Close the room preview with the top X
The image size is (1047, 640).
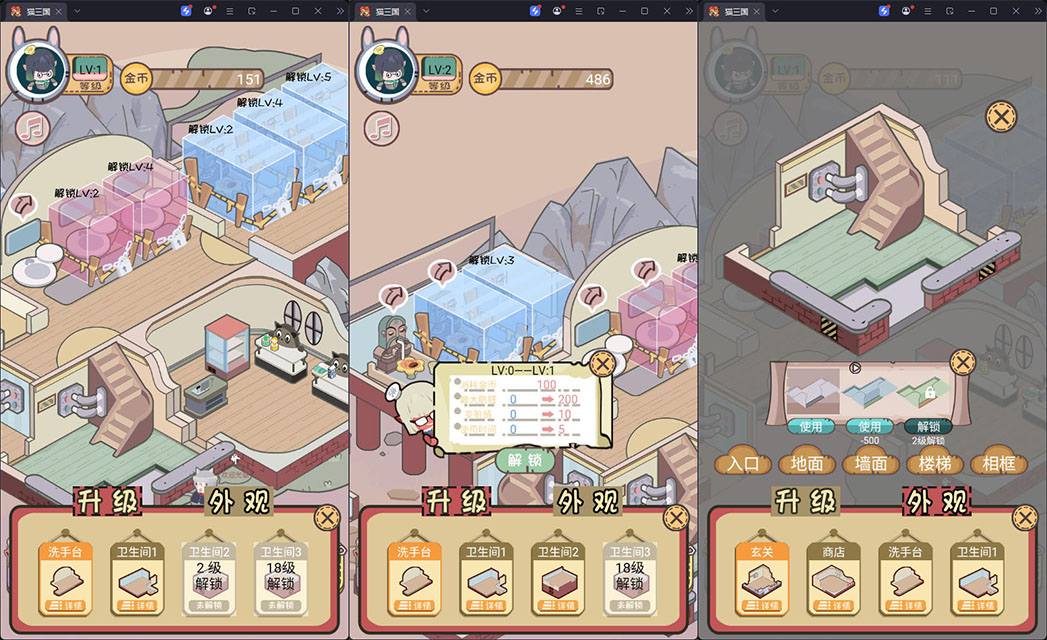pos(1000,117)
